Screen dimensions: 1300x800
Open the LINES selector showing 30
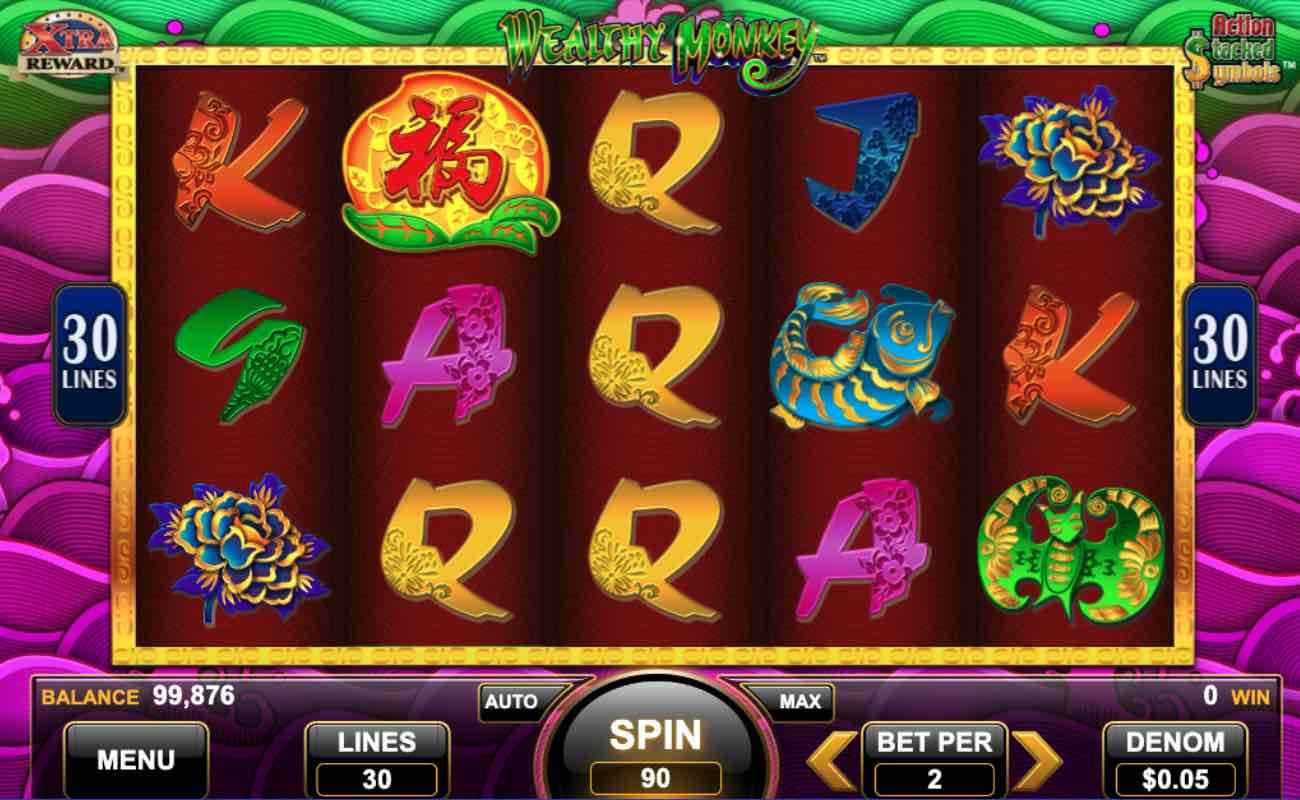[376, 760]
